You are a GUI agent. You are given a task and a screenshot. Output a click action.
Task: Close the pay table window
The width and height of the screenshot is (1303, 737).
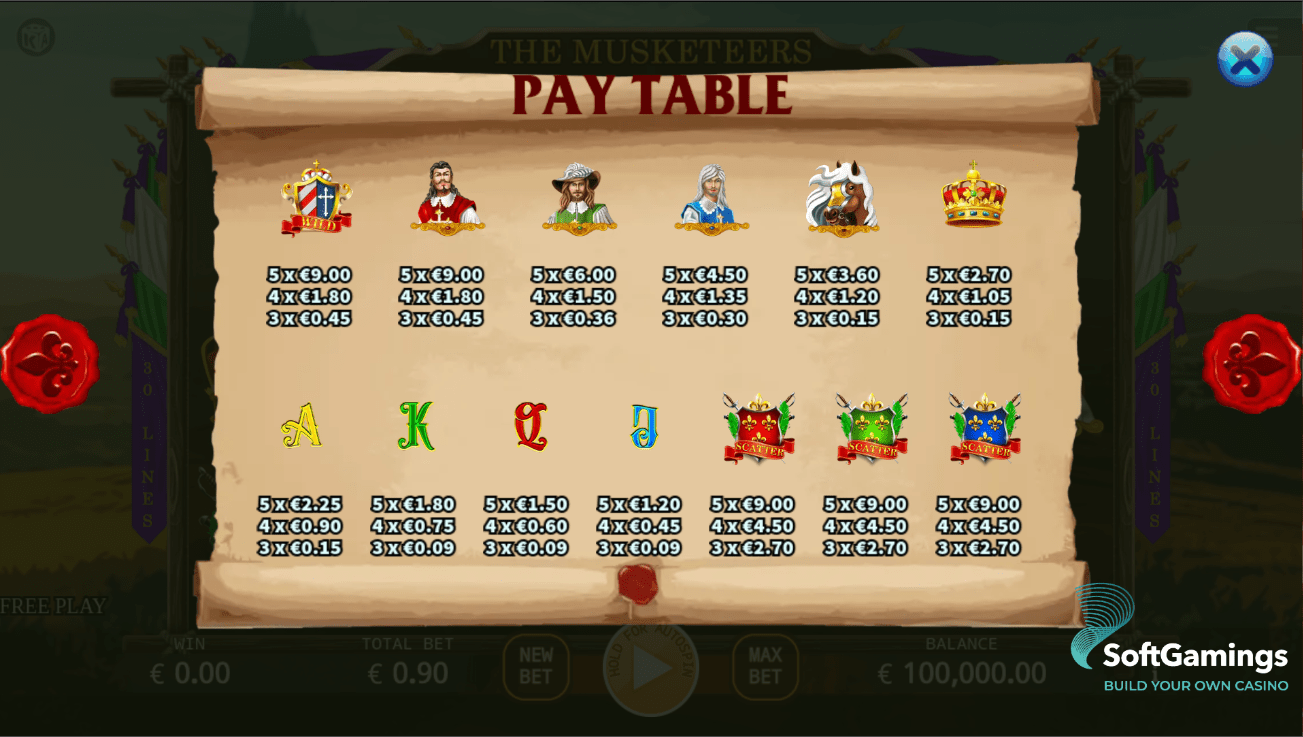pyautogui.click(x=1244, y=59)
